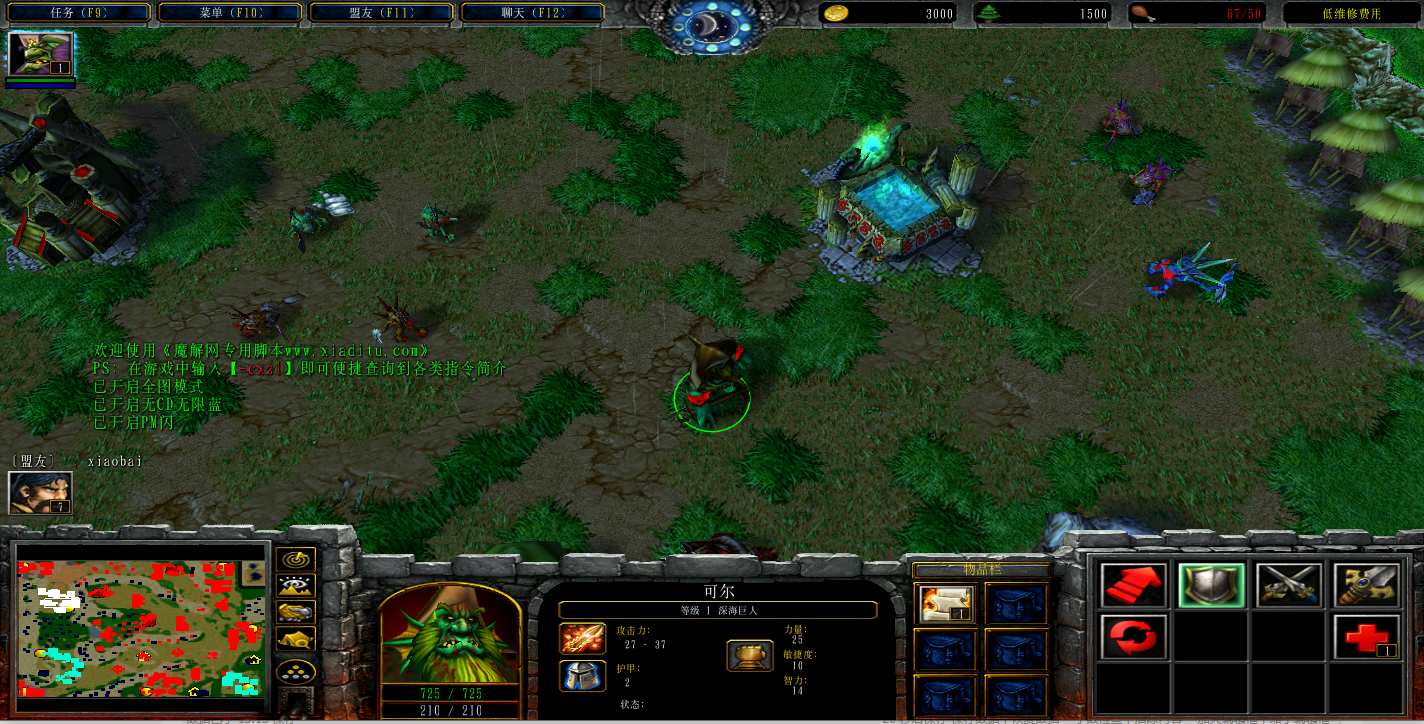The height and width of the screenshot is (724, 1424).
Task: Activate the shield Hold Position command
Action: click(x=1211, y=585)
